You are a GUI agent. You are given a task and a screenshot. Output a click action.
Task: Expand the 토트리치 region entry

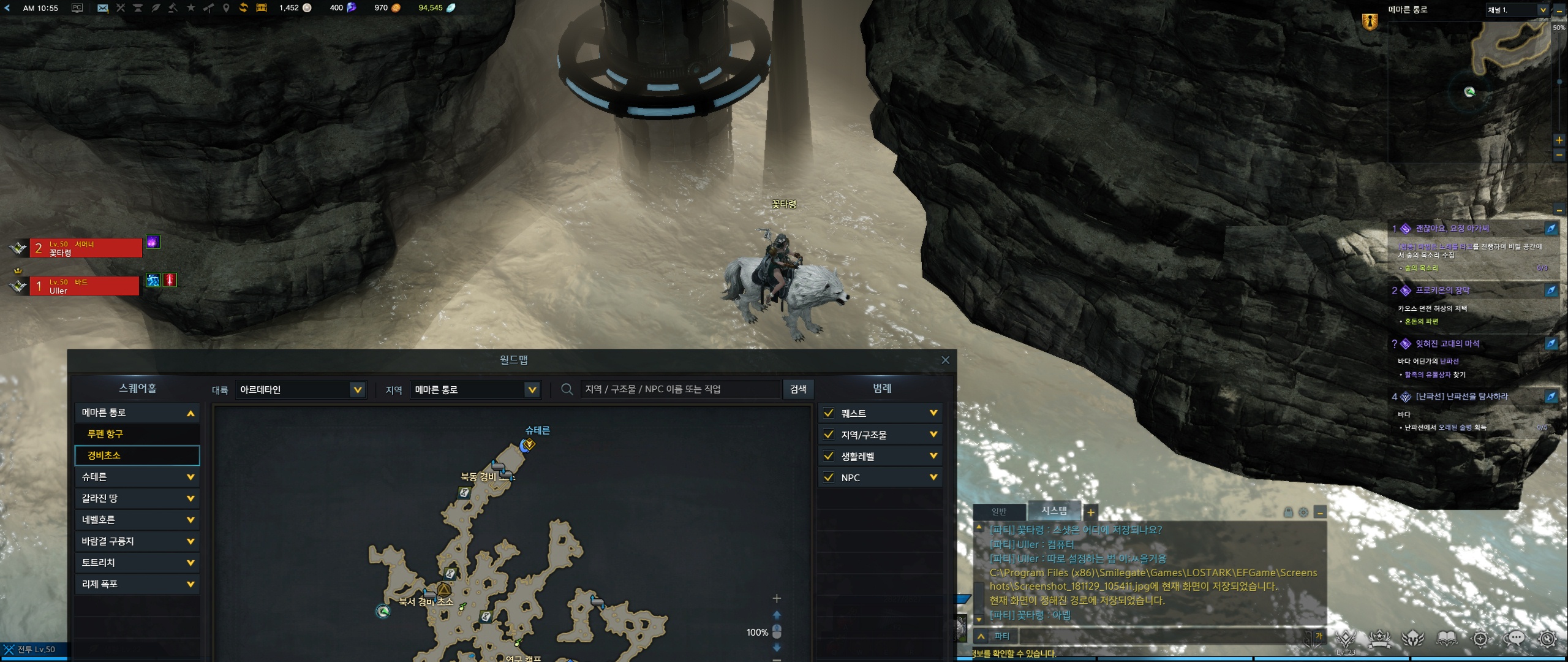[136, 563]
